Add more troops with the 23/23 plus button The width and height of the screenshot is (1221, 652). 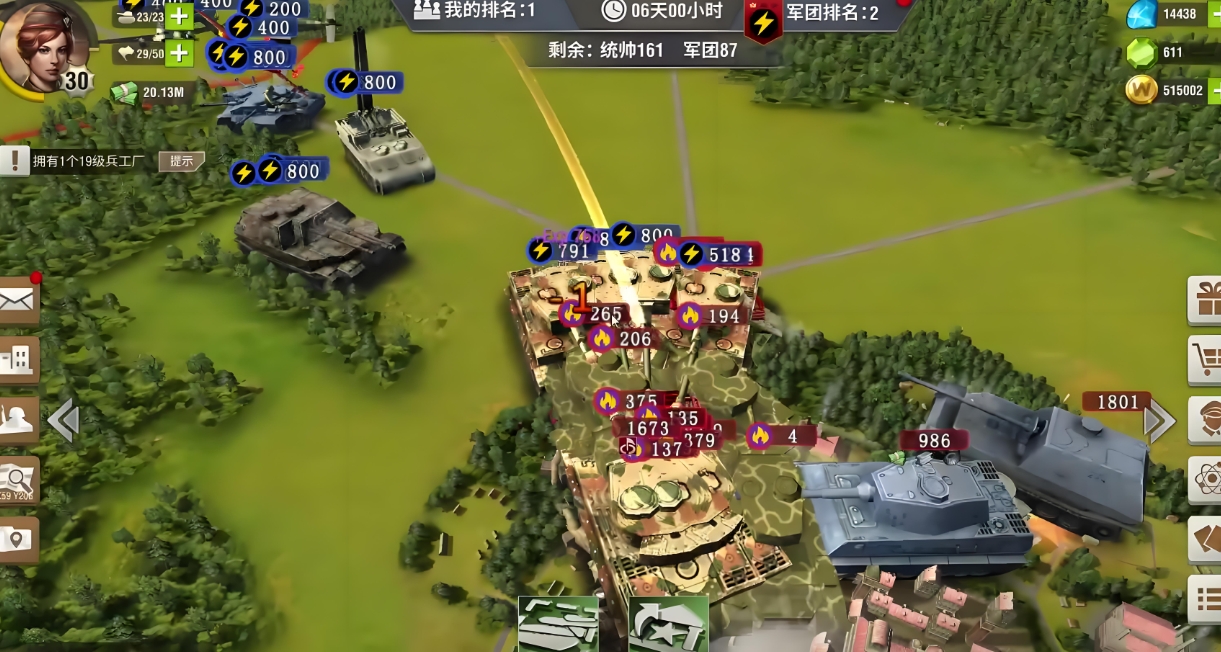point(179,16)
